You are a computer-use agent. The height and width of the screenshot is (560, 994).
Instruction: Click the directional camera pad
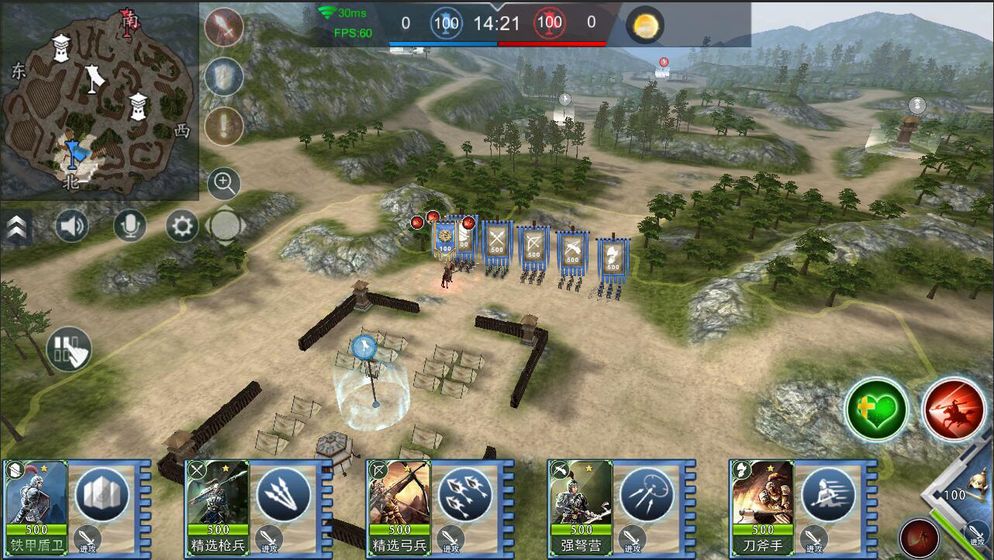point(226,226)
